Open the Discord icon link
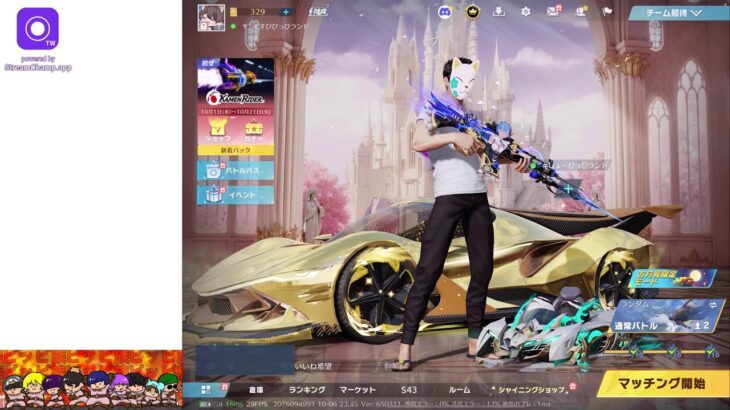Screen dimensions: 730x410 445,12
